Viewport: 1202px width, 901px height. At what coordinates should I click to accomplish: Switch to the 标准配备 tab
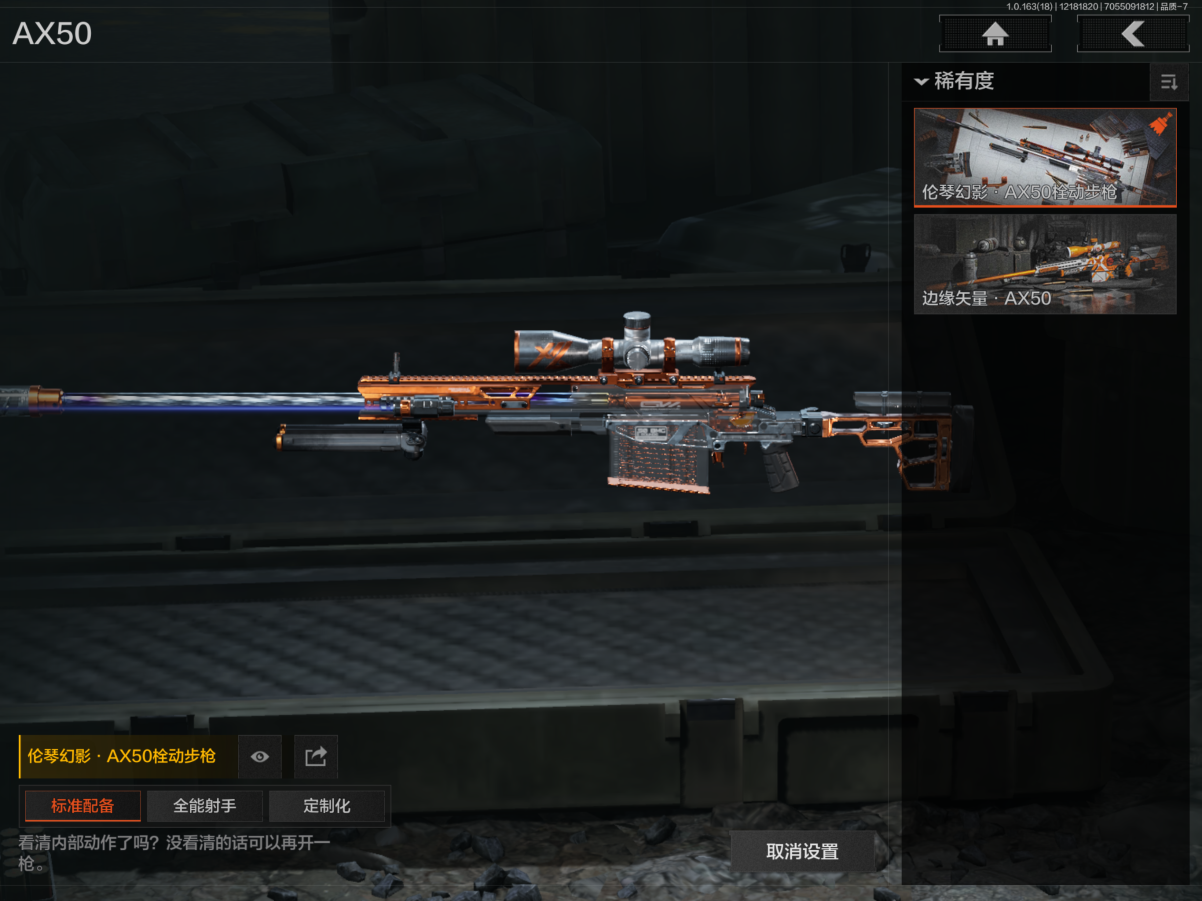83,806
